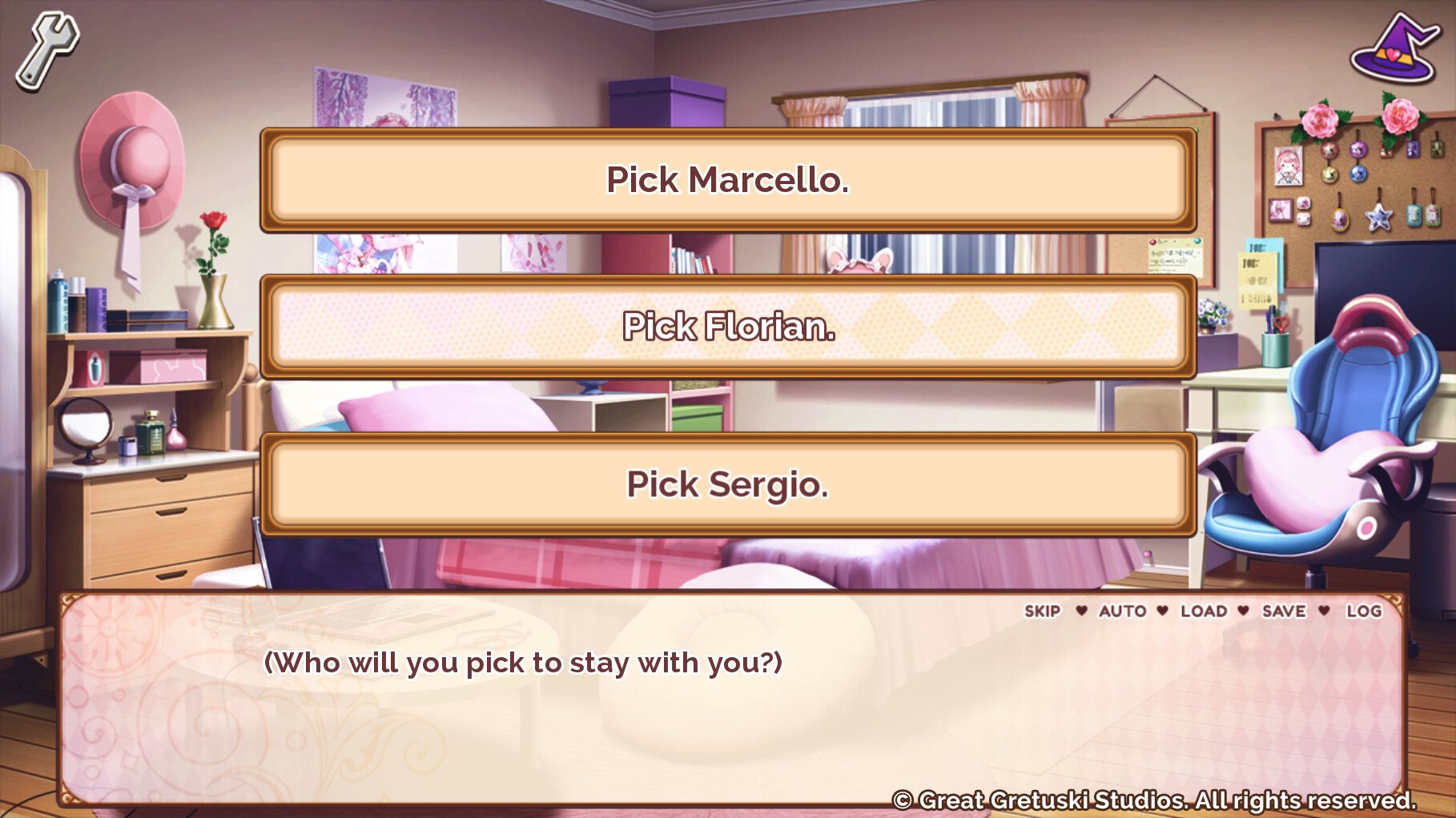Select Pick Florian dialogue choice
The width and height of the screenshot is (1456, 818).
point(727,327)
